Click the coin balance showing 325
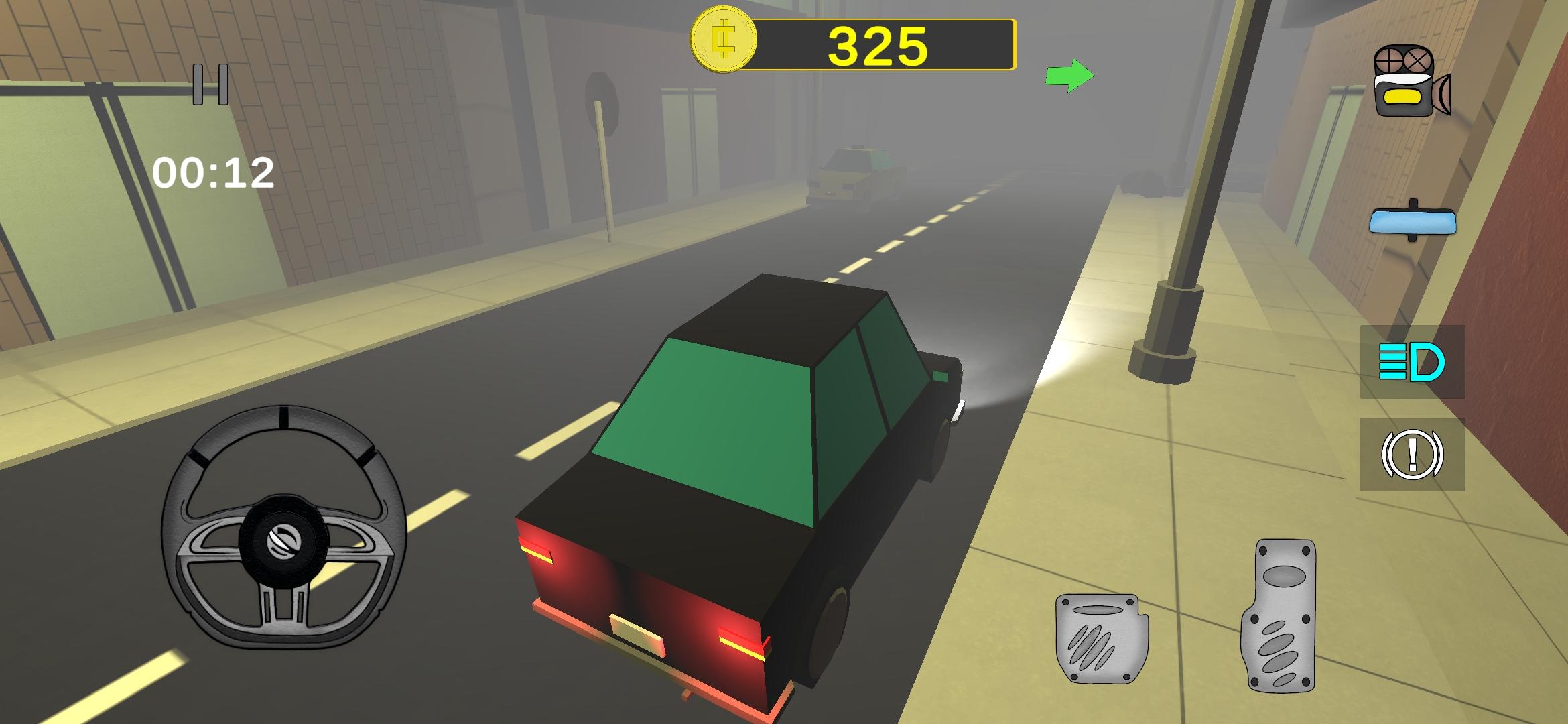This screenshot has height=724, width=1568. pyautogui.click(x=878, y=44)
